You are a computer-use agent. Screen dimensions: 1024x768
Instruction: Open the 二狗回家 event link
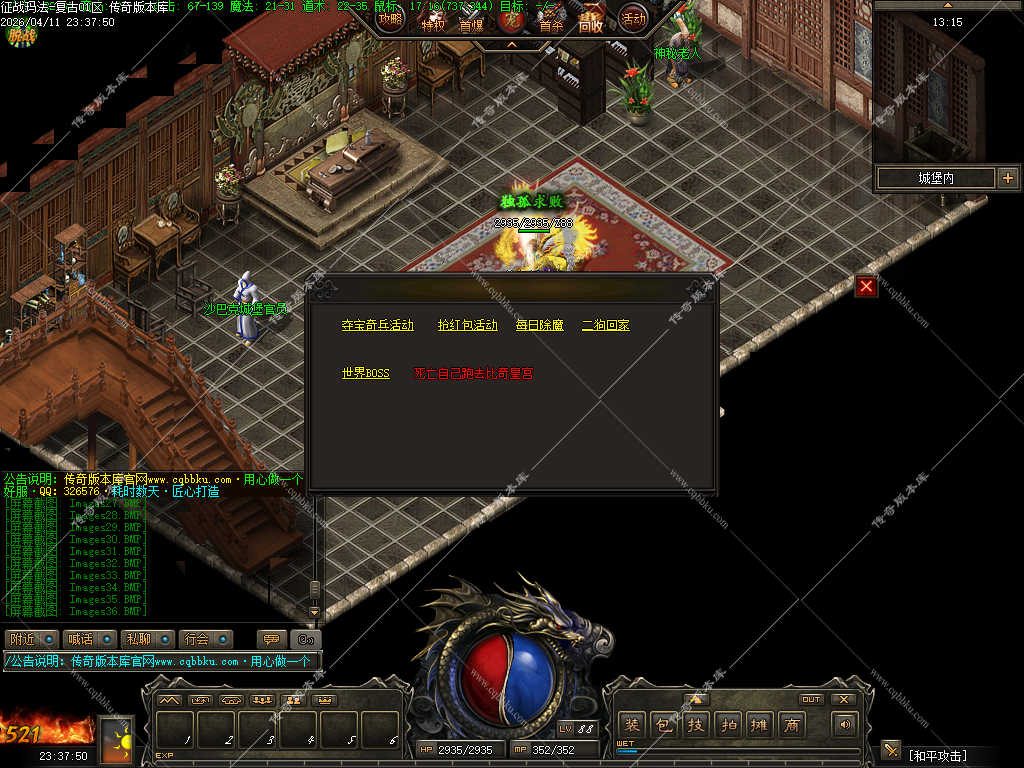(605, 326)
